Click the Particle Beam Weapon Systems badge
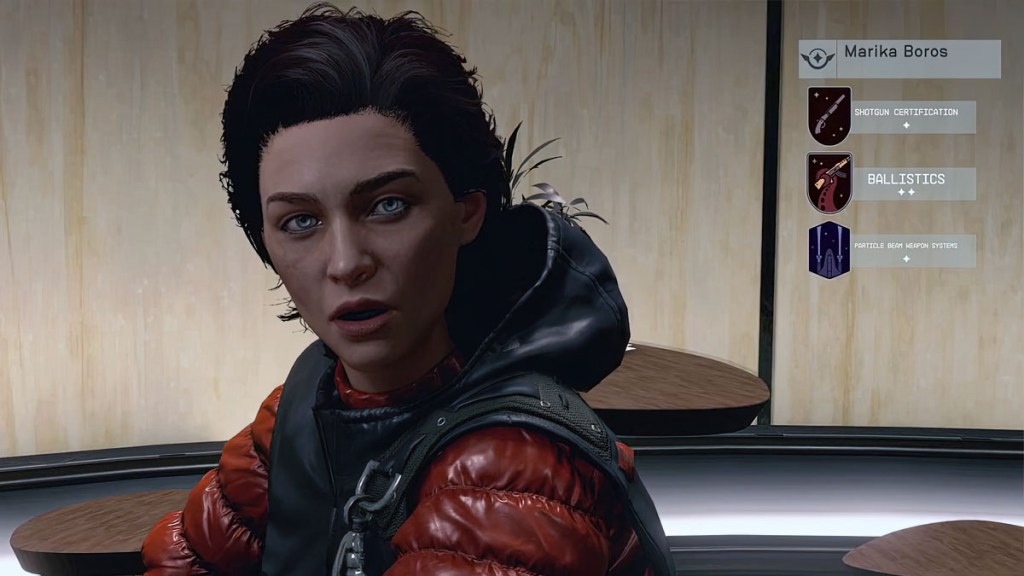The image size is (1024, 576). coord(829,250)
